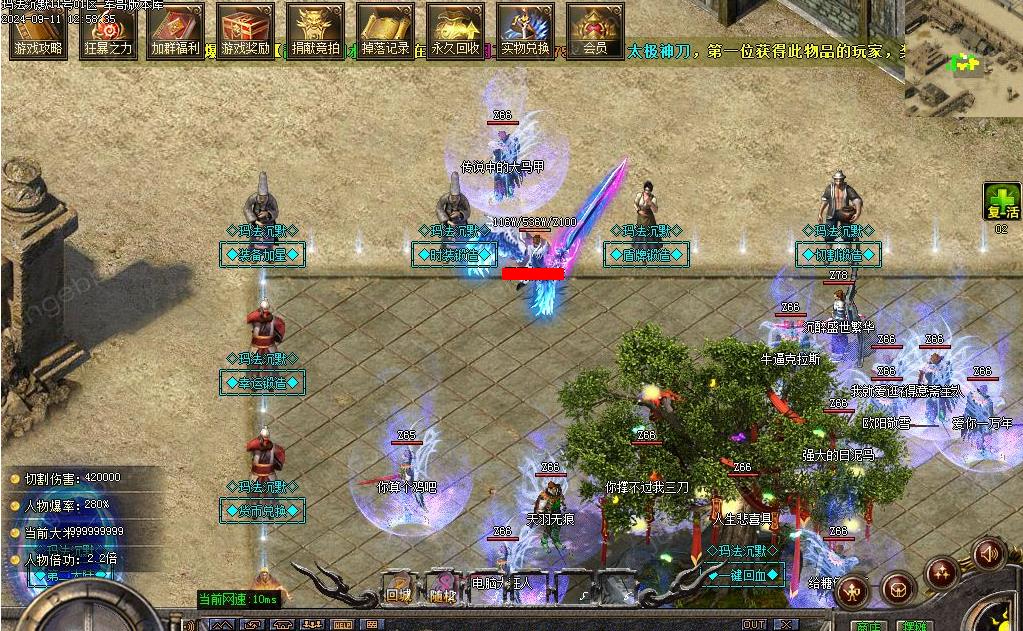Click the OUT button on the bottom bar
The image size is (1023, 631).
[x=753, y=625]
